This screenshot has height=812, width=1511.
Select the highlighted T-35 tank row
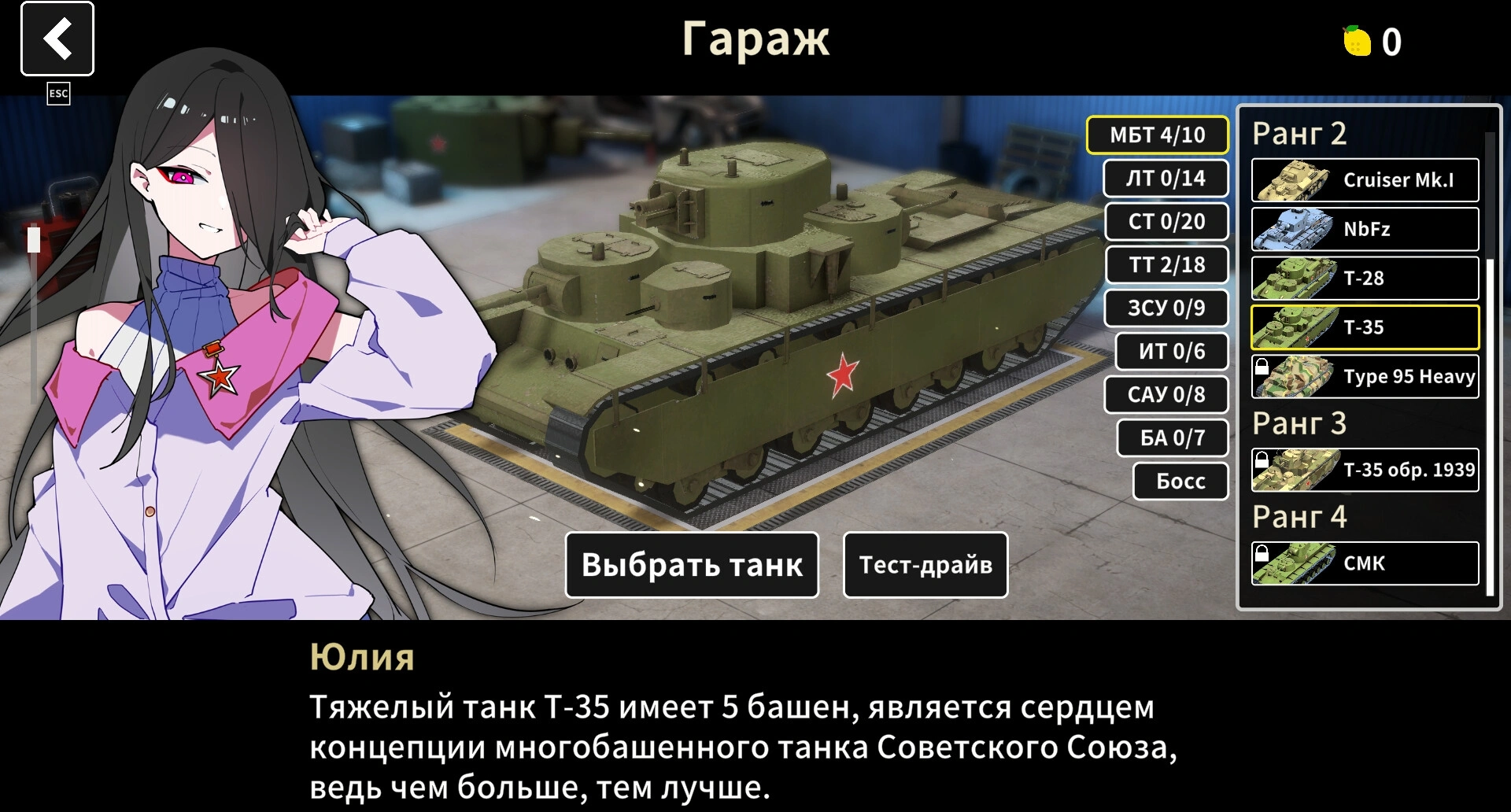tap(1365, 327)
